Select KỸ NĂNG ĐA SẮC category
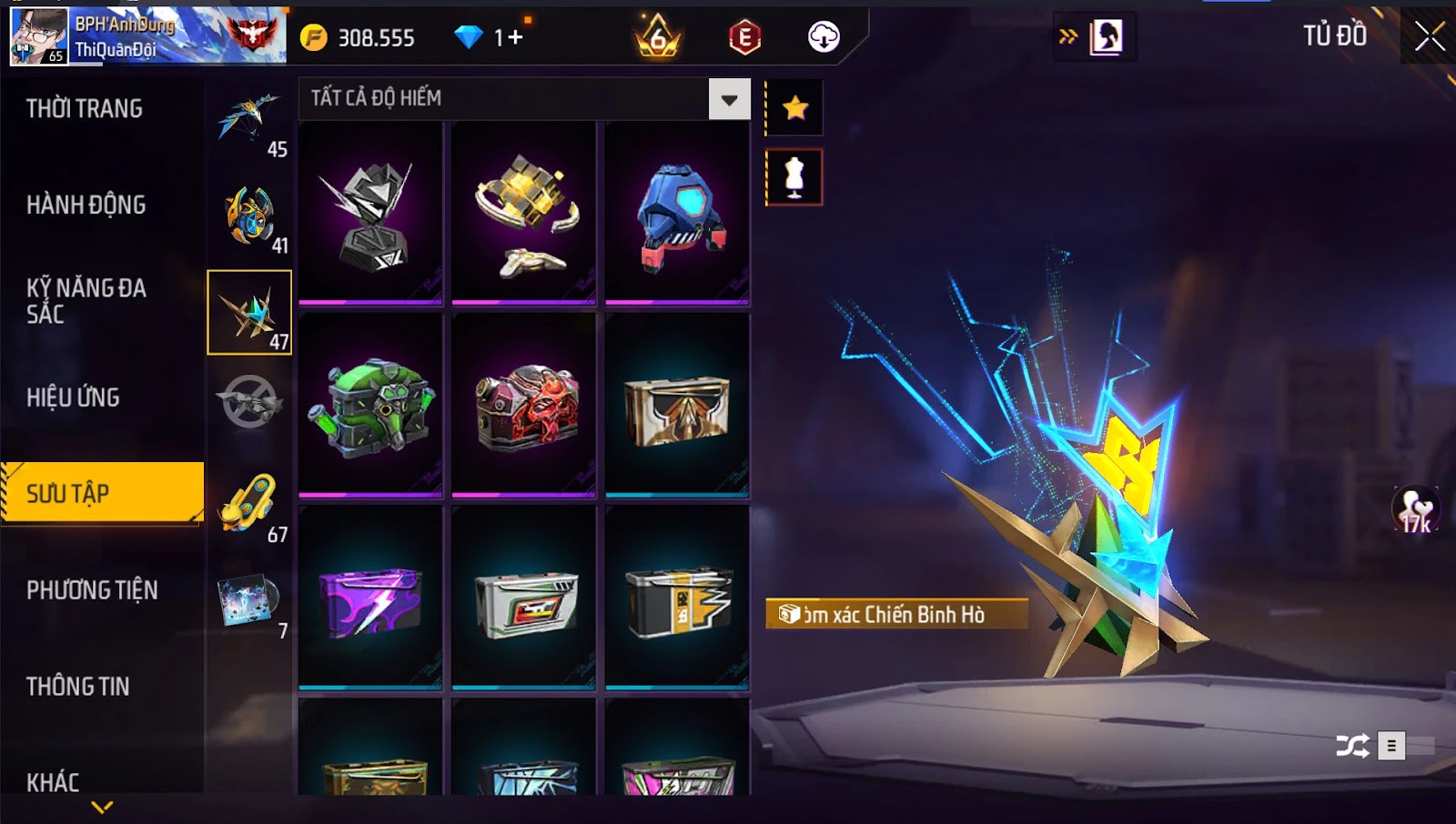The image size is (1456, 824). coord(86,301)
